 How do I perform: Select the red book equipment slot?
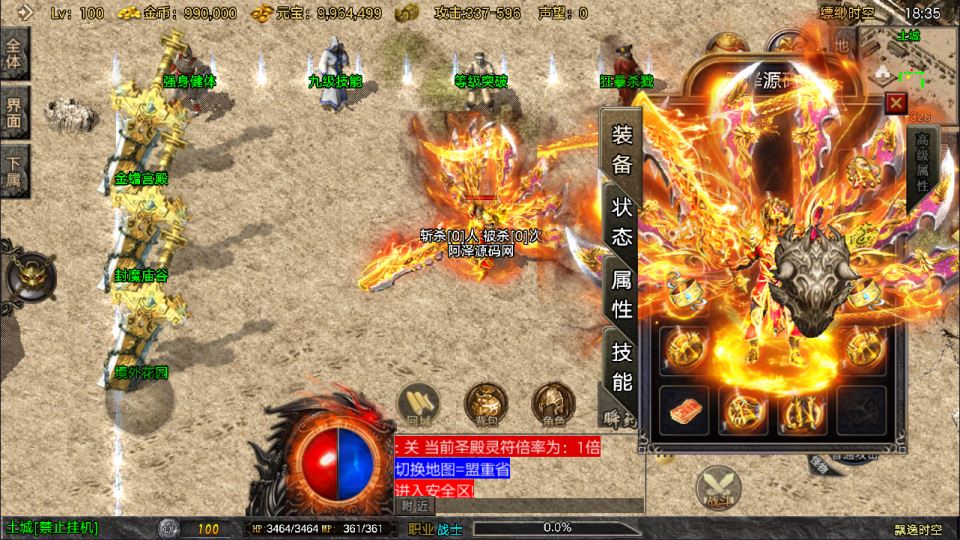point(685,408)
